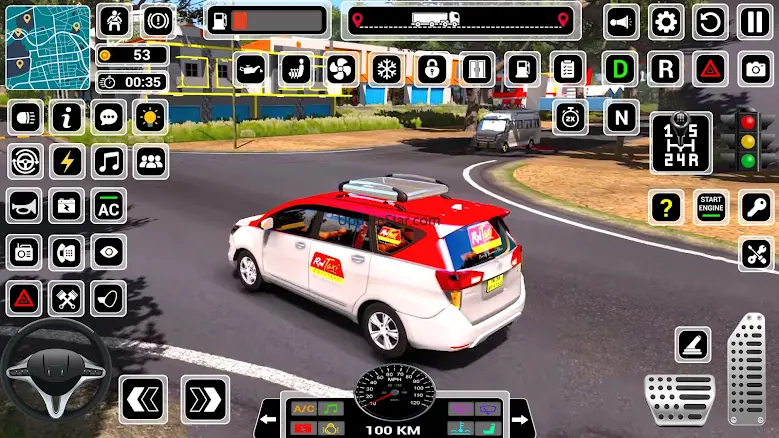Toggle the door lock padlock icon

(431, 69)
